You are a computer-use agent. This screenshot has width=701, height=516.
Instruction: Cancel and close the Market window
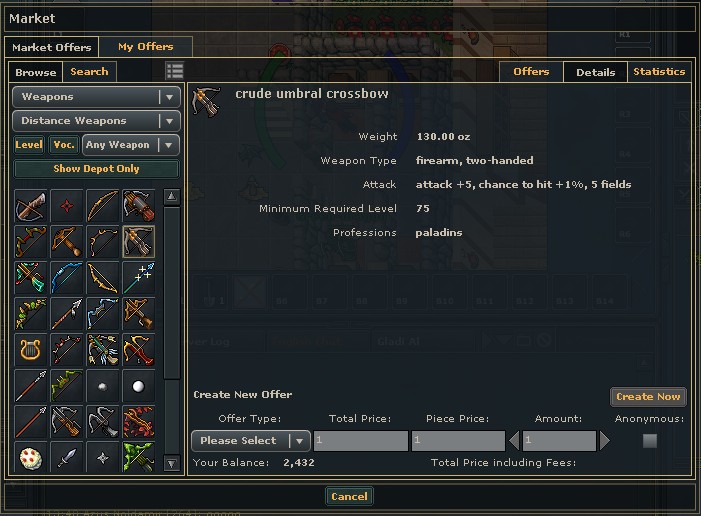[x=349, y=497]
